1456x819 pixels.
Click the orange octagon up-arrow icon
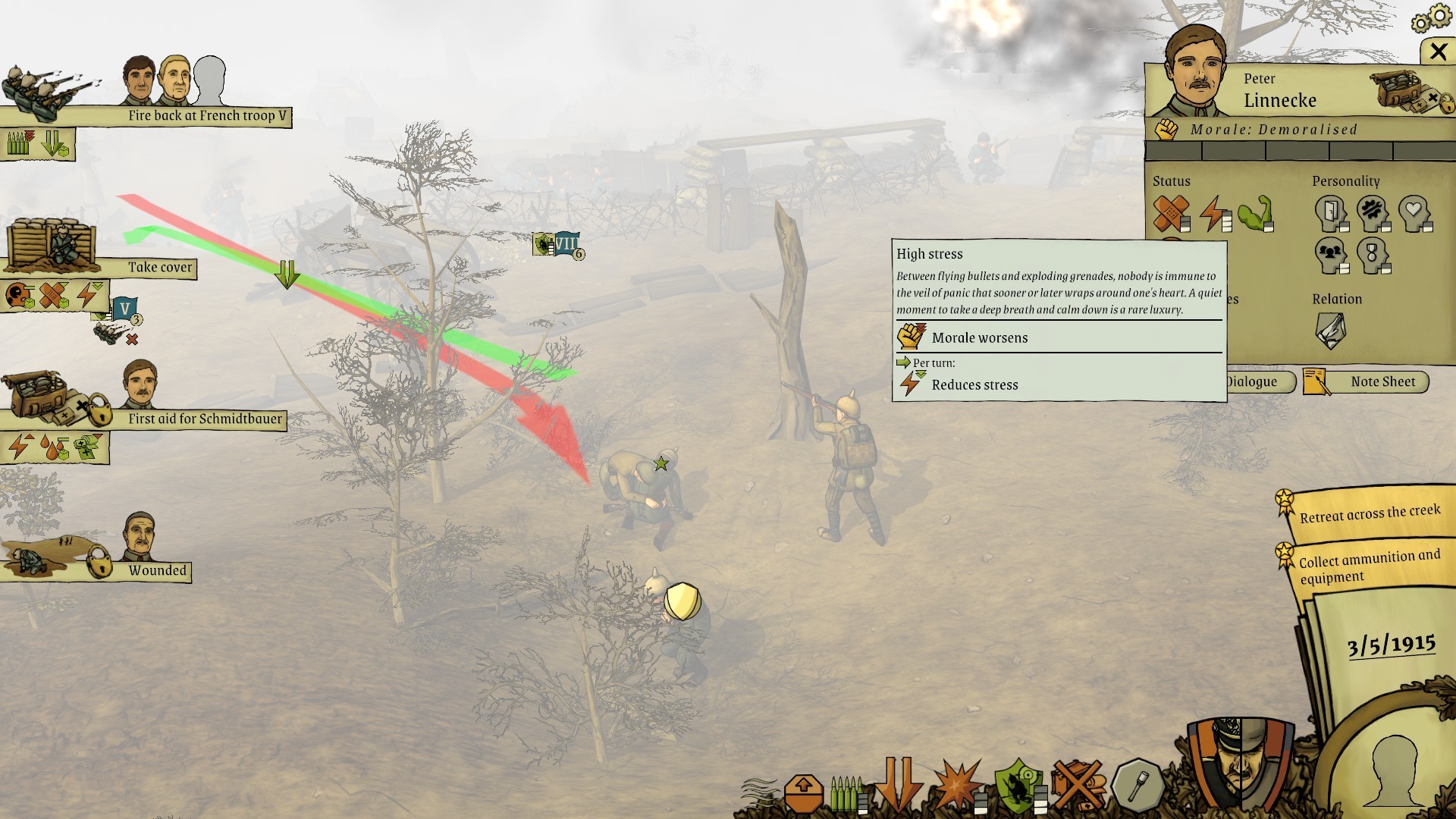point(804,793)
